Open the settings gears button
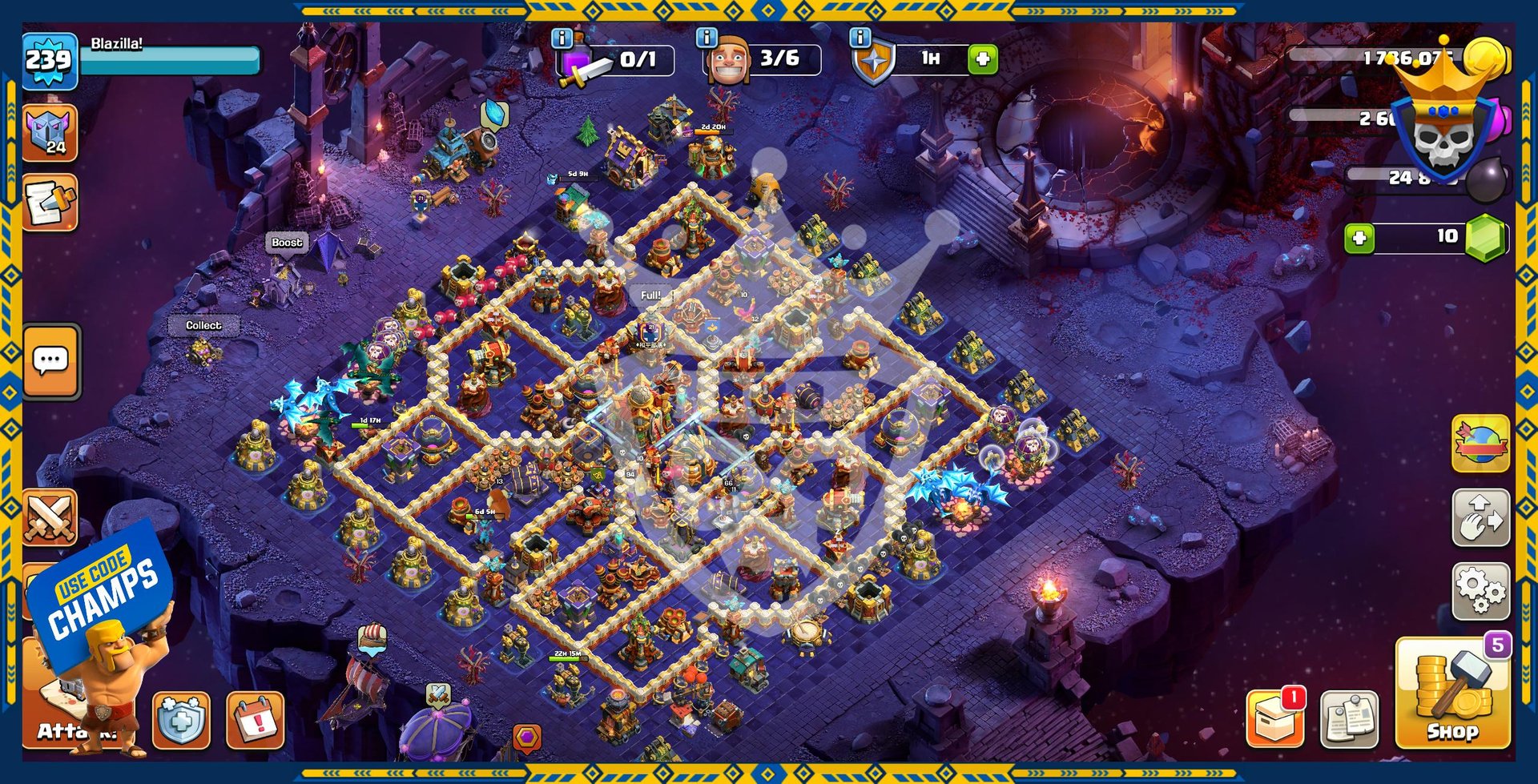 pyautogui.click(x=1480, y=592)
